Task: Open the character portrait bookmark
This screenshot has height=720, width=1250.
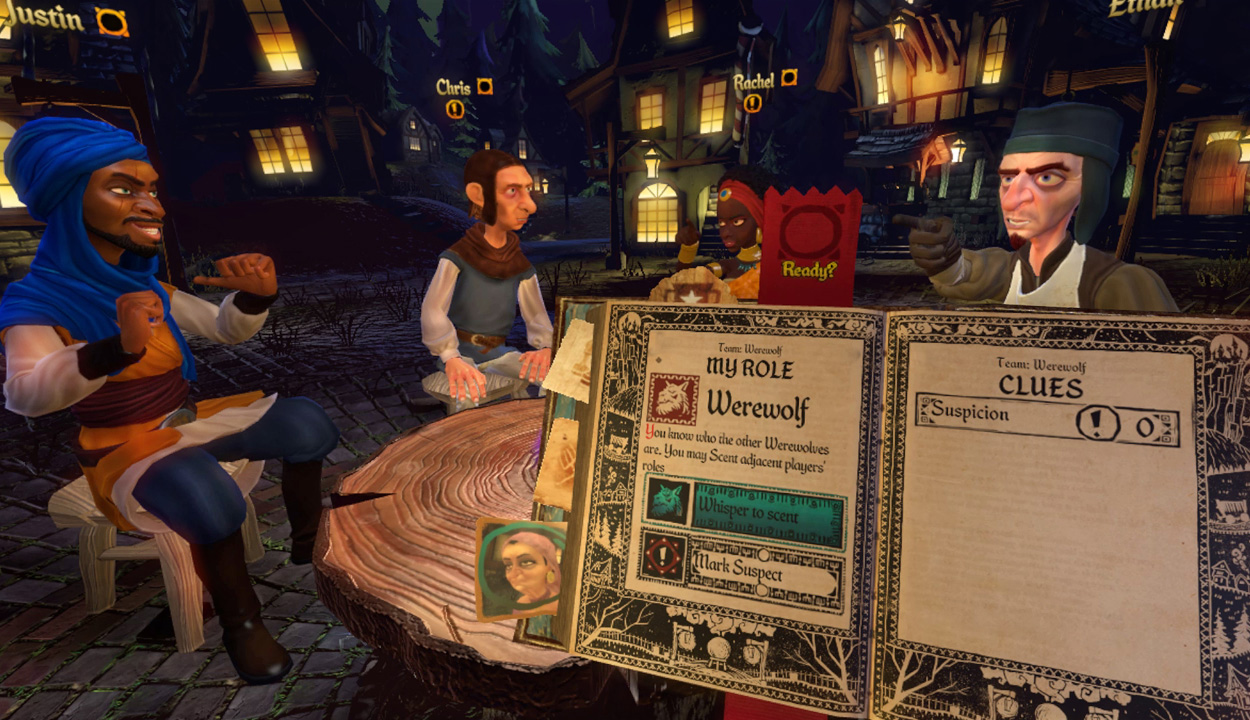Action: tap(521, 567)
